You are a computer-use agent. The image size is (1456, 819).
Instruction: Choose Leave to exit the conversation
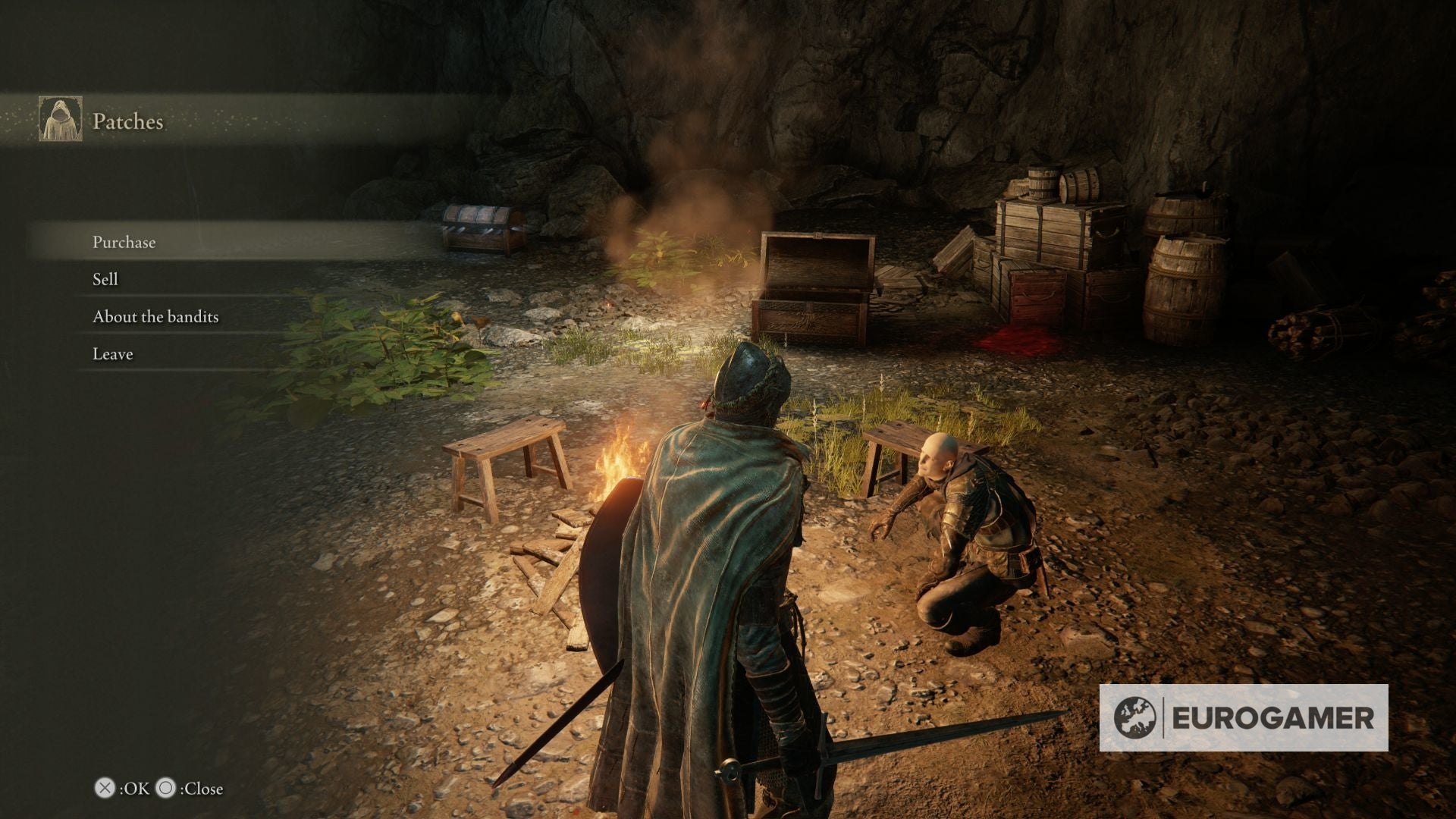click(111, 353)
